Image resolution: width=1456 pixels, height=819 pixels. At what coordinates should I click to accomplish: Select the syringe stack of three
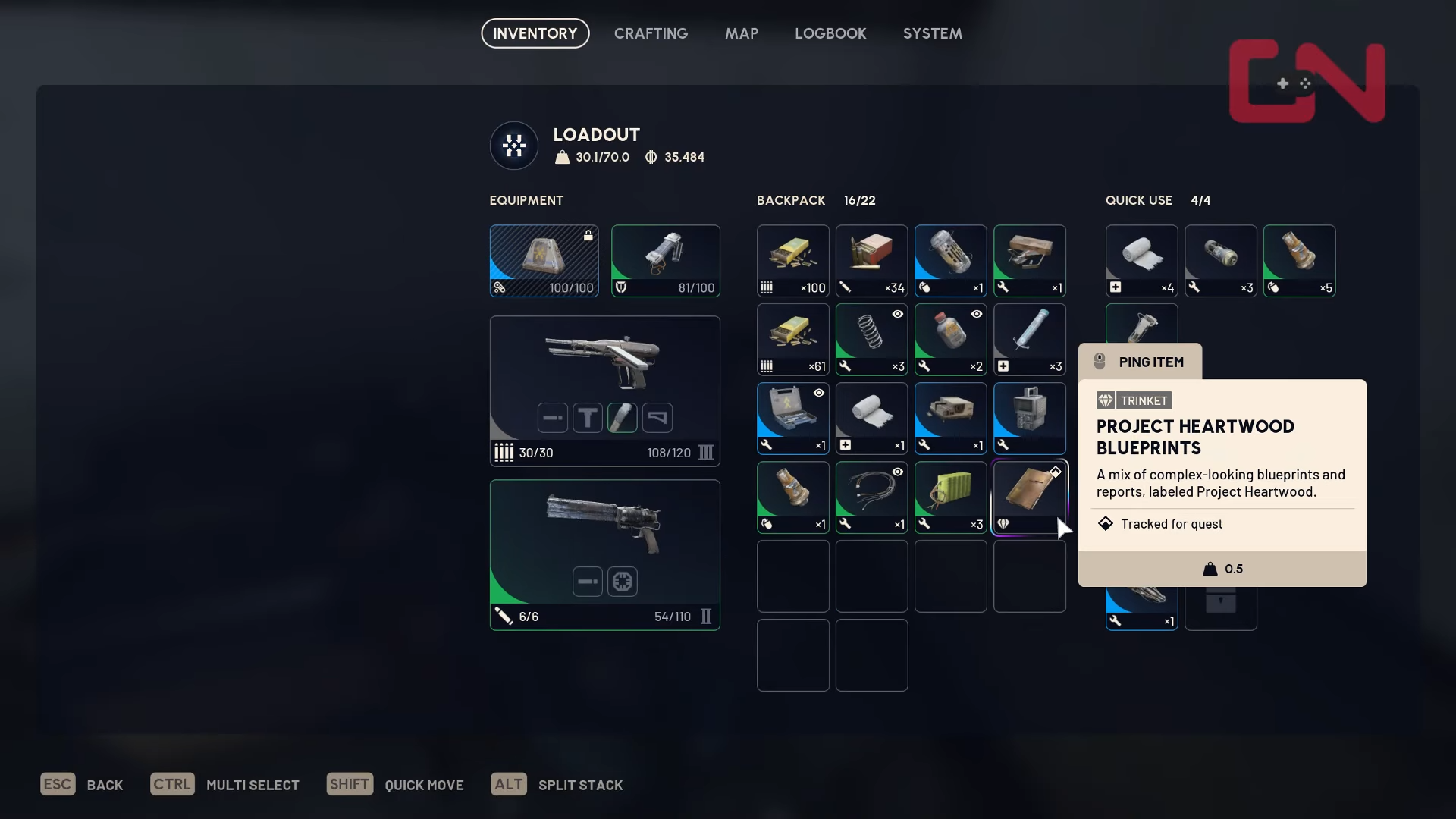(x=1029, y=339)
